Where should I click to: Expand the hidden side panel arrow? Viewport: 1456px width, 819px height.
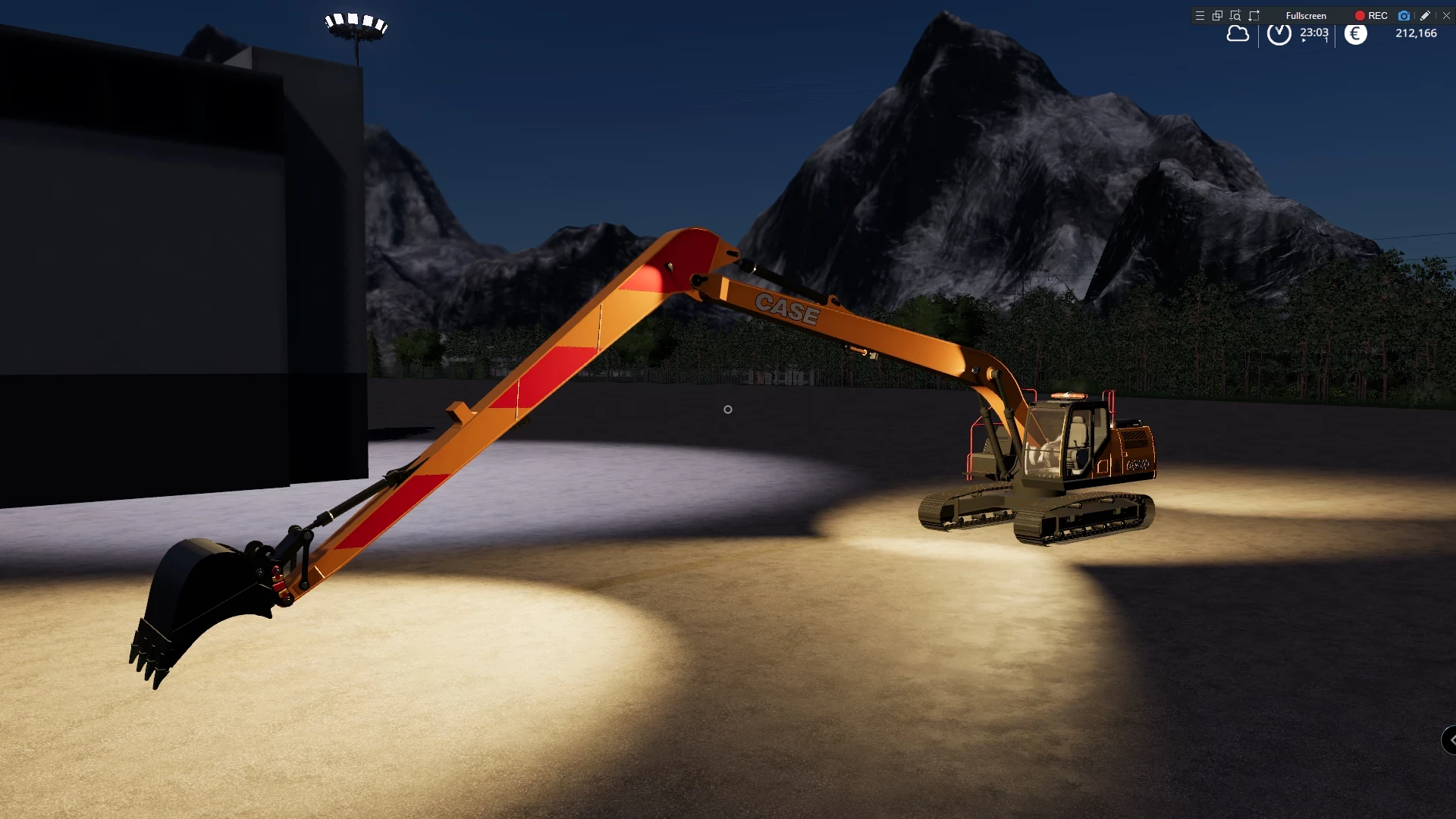click(x=1451, y=741)
